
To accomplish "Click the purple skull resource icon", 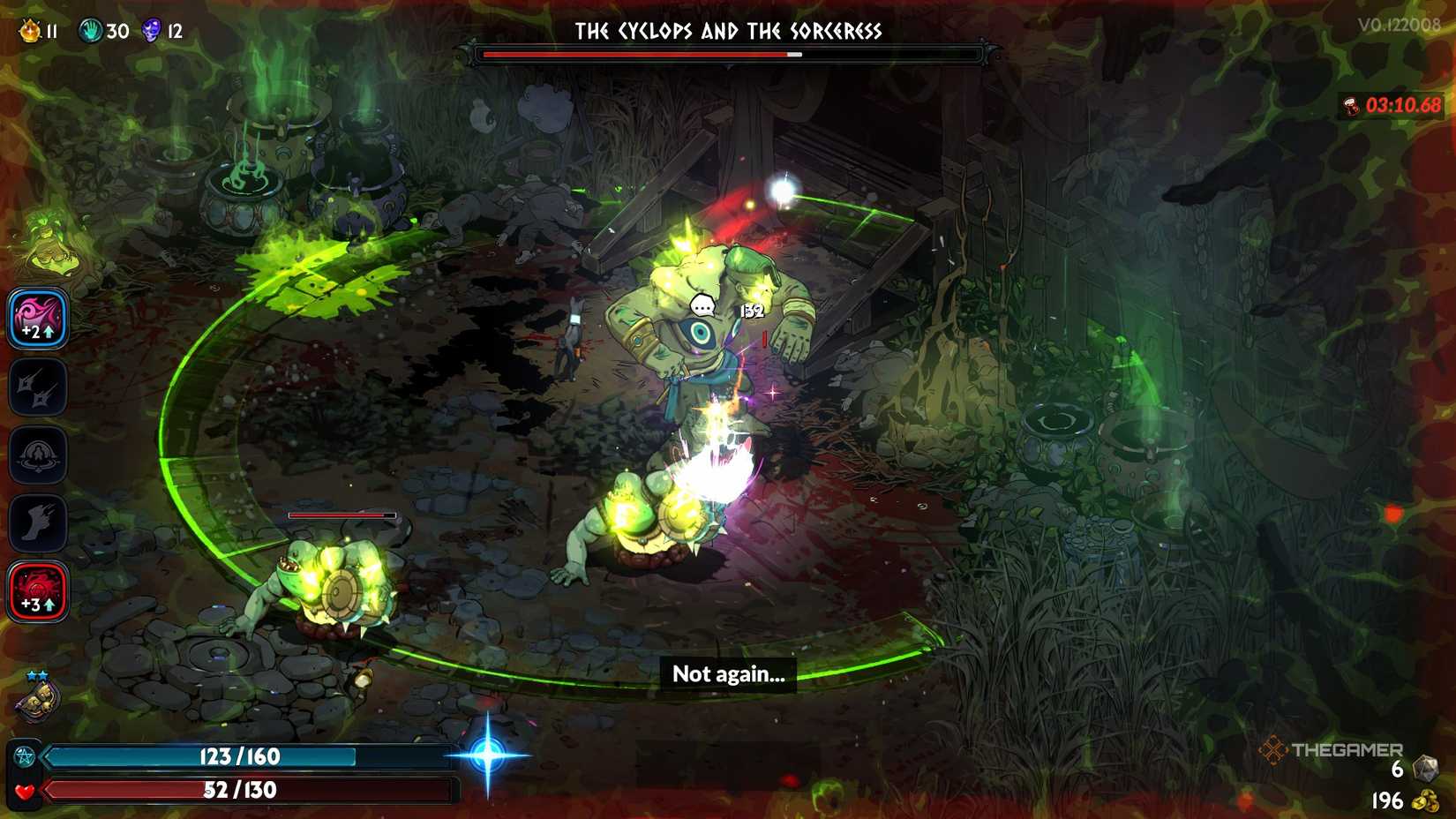I will pos(150,29).
